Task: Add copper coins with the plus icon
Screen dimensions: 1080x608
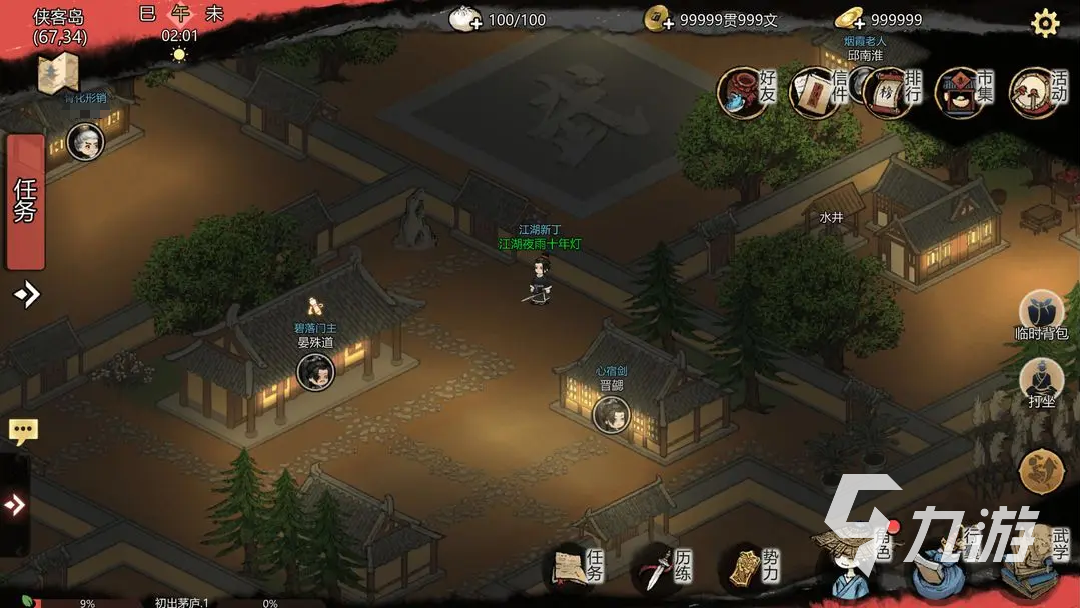Action: 659,19
